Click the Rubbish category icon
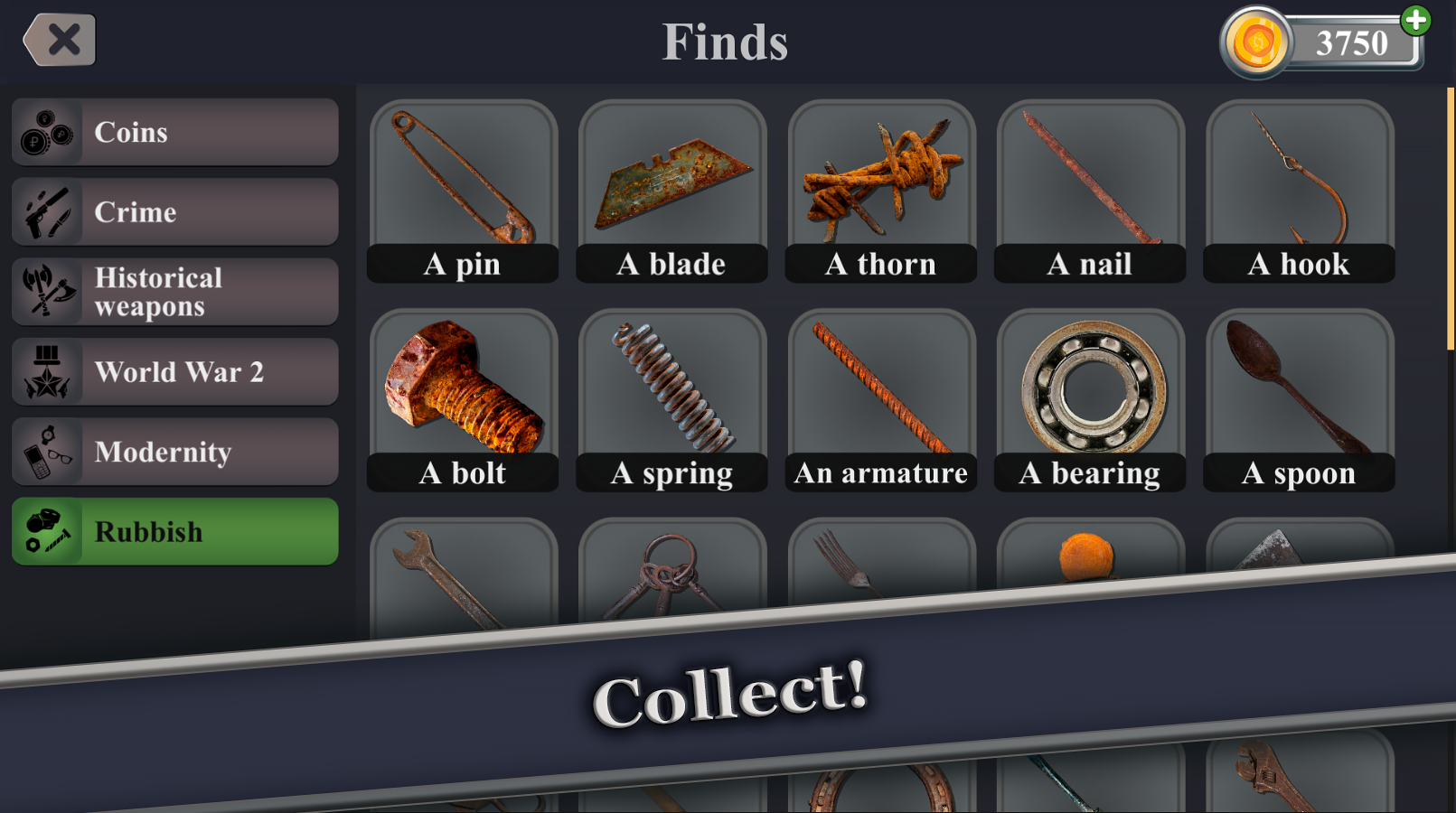The width and height of the screenshot is (1456, 813). click(48, 531)
